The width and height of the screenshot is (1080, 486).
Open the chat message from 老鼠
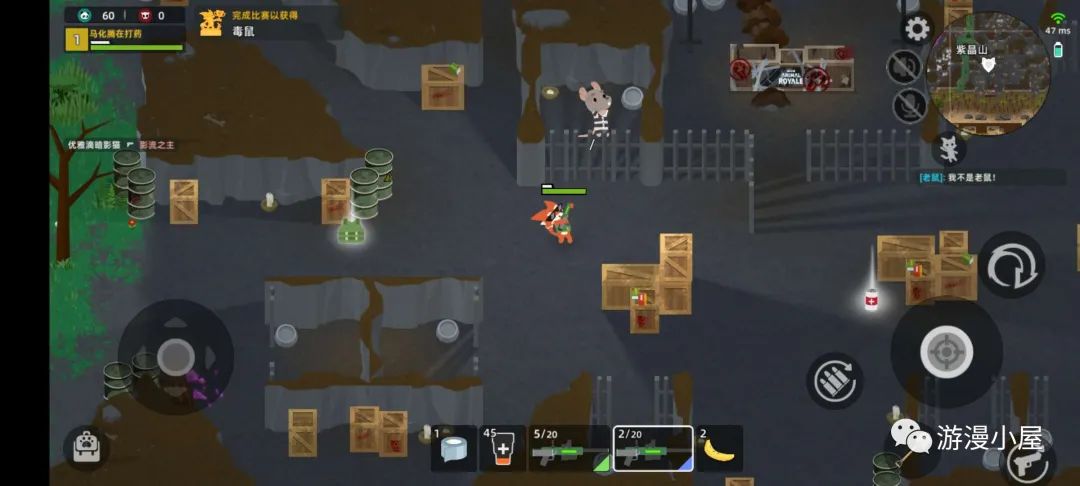pyautogui.click(x=958, y=177)
